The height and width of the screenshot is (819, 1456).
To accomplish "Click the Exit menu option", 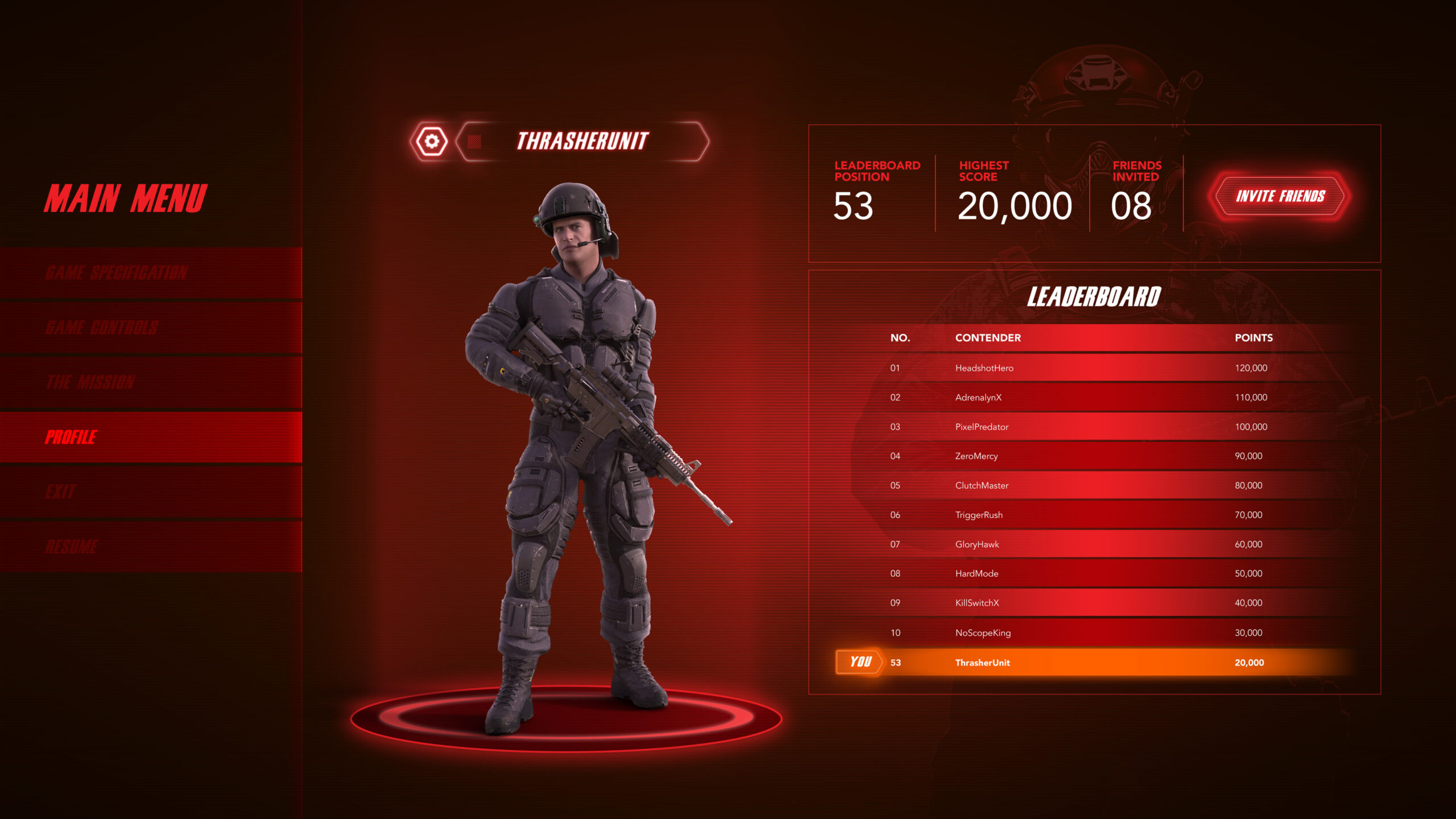I will (x=151, y=491).
